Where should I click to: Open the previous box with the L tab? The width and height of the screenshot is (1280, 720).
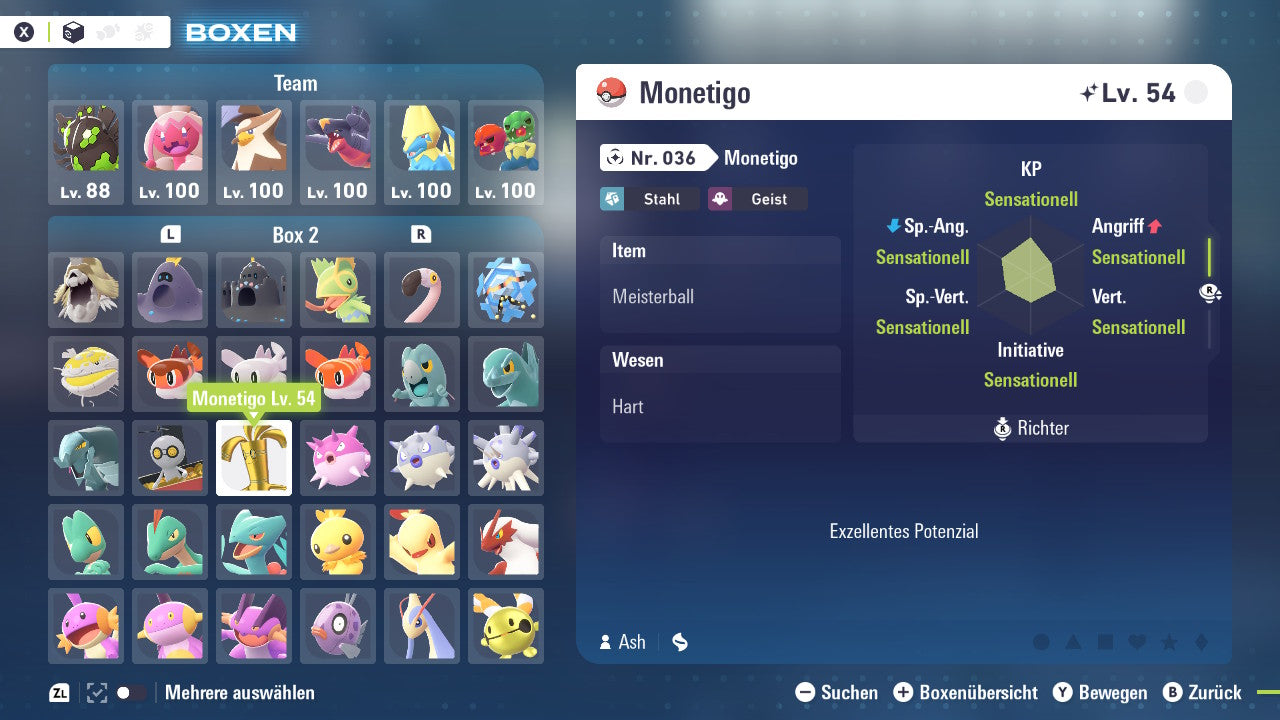click(x=170, y=235)
